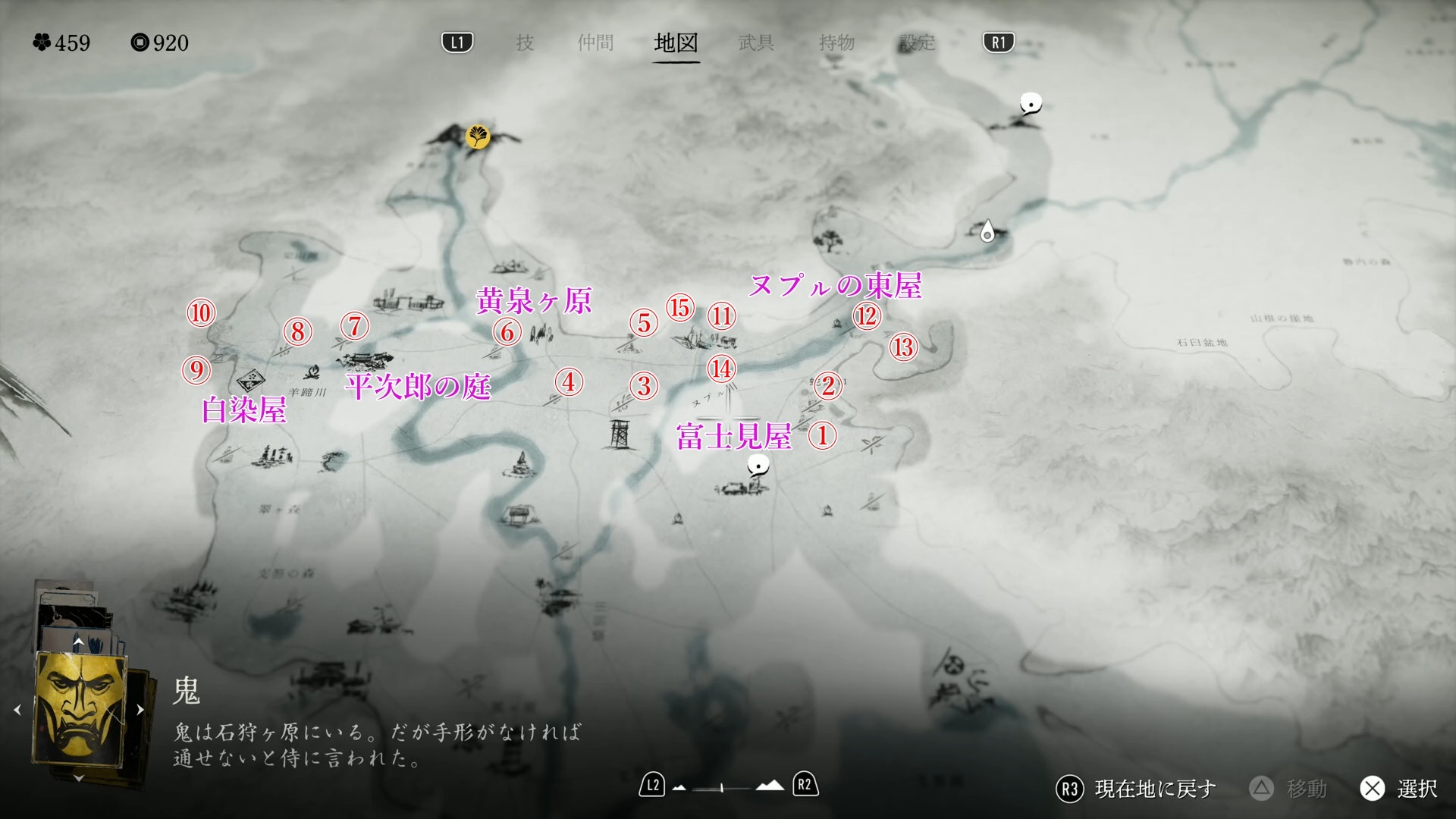Show the next card with the right arrow

coord(140,710)
